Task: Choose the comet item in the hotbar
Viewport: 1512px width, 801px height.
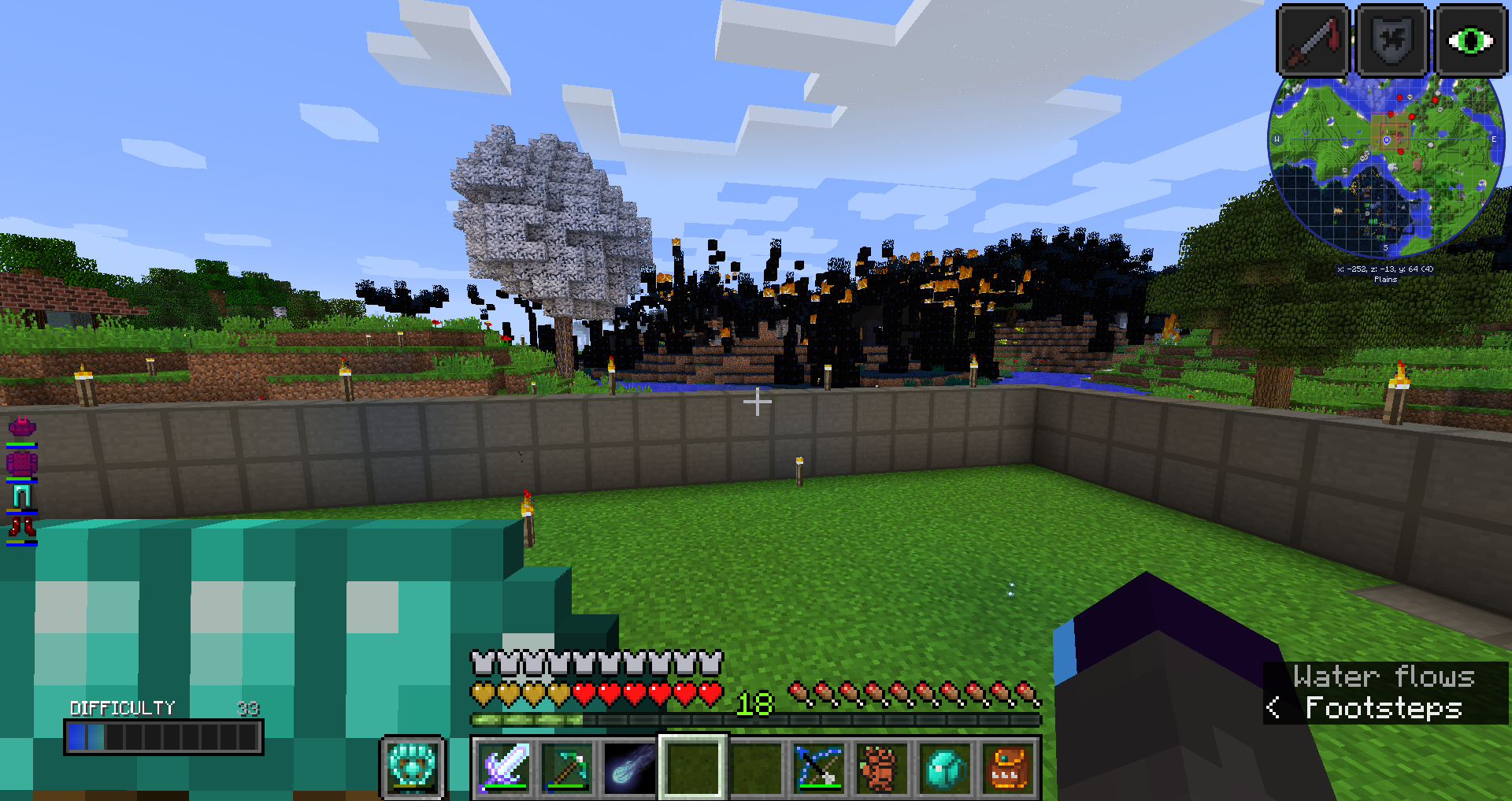Action: (x=630, y=768)
